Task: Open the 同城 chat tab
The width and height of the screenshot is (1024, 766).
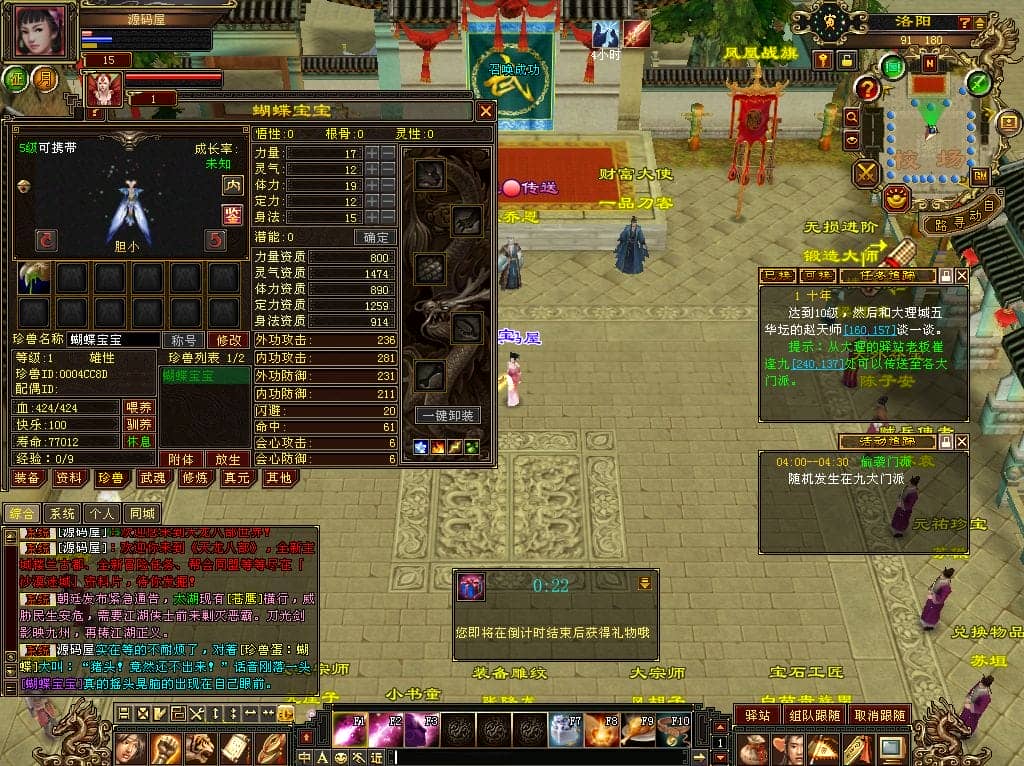Action: [x=143, y=513]
